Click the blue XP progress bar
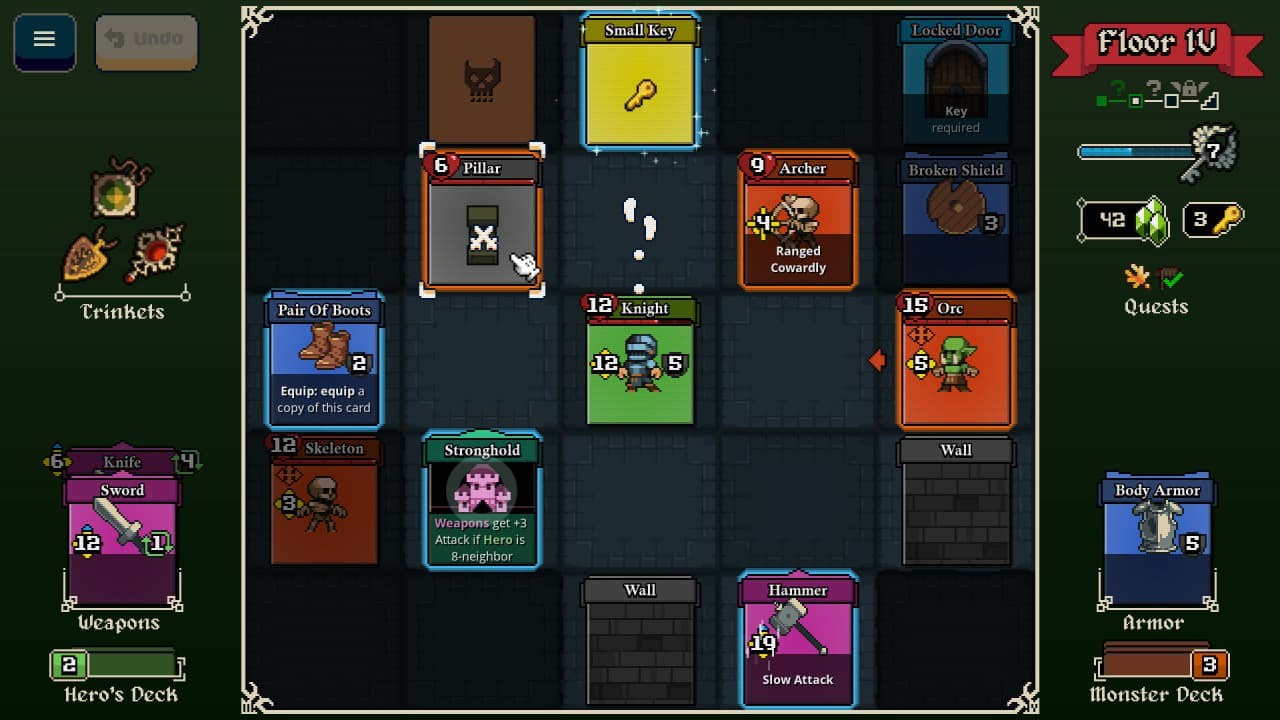Viewport: 1280px width, 720px height. (1130, 153)
